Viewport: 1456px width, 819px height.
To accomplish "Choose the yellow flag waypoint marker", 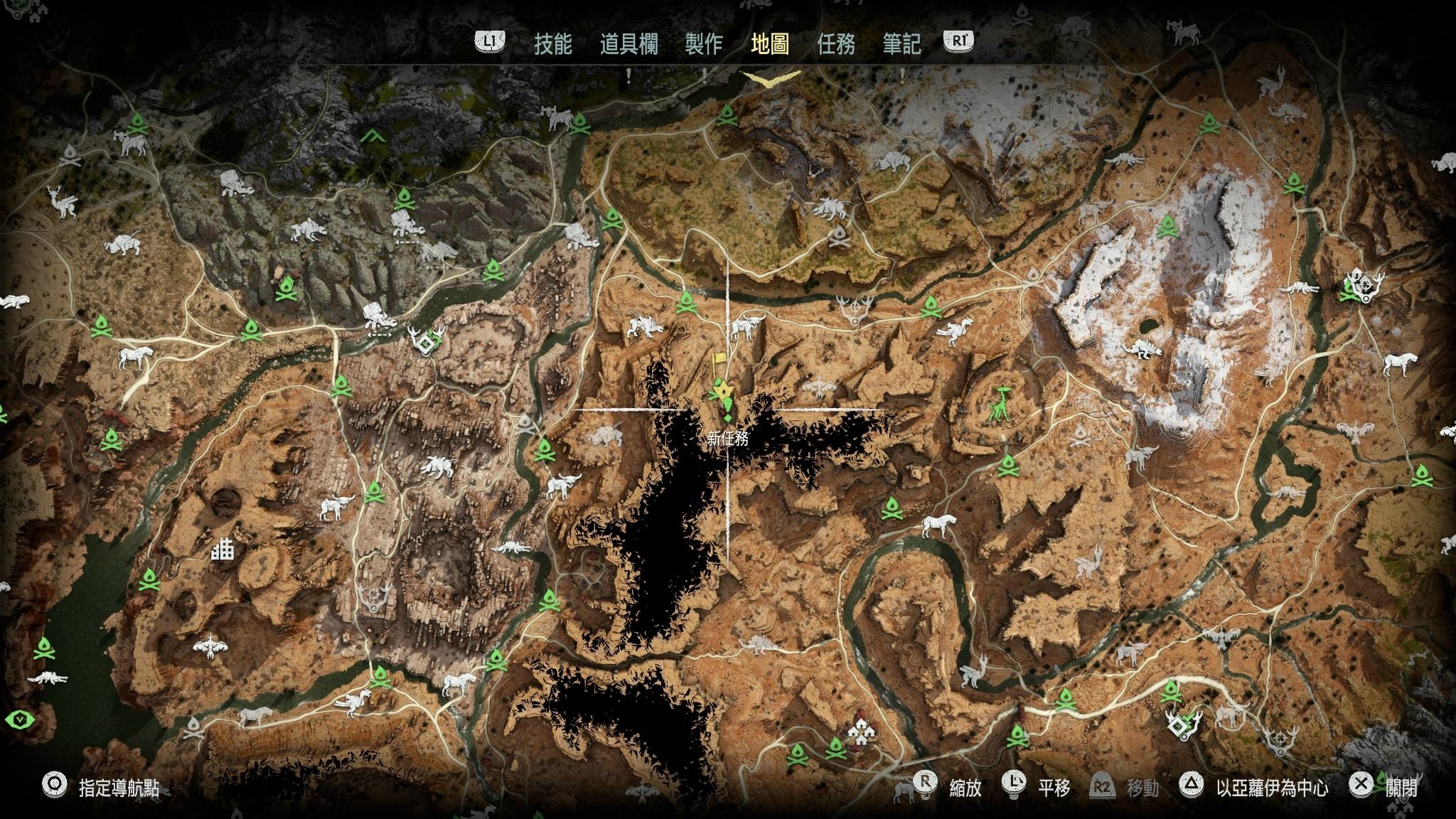I will (x=719, y=360).
